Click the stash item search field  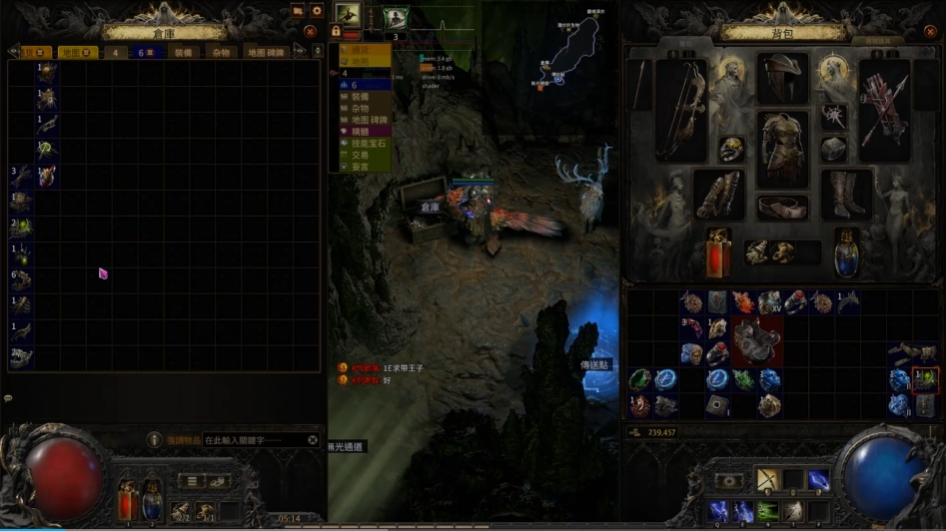coord(255,440)
